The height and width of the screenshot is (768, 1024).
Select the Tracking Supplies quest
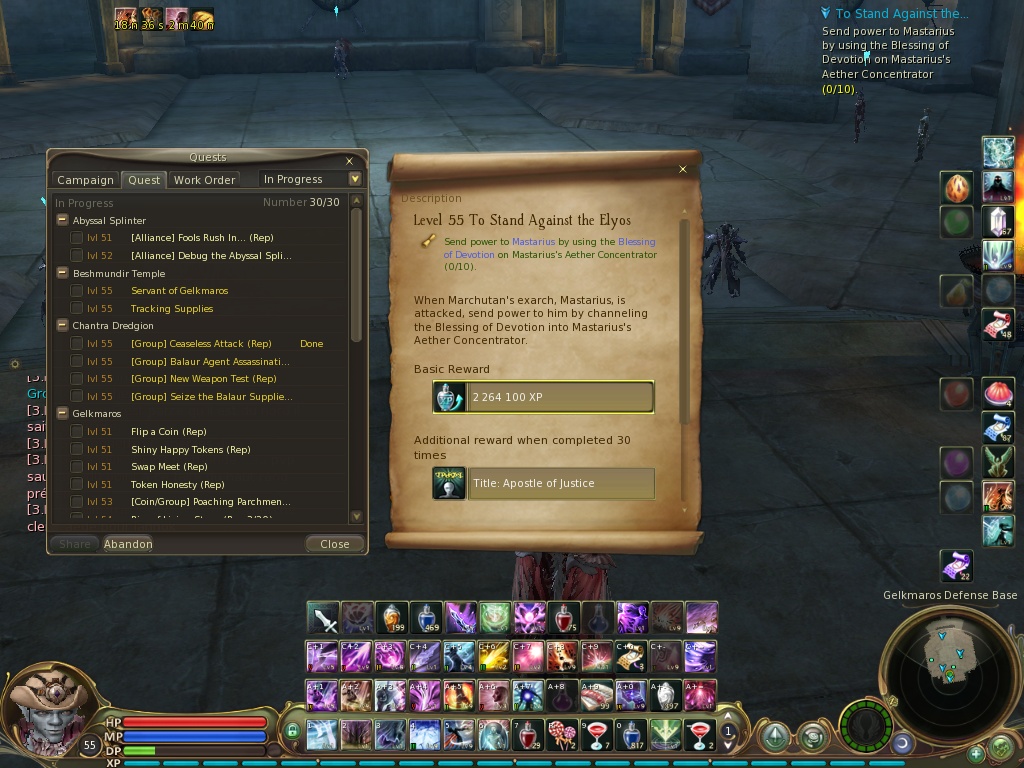pos(171,309)
